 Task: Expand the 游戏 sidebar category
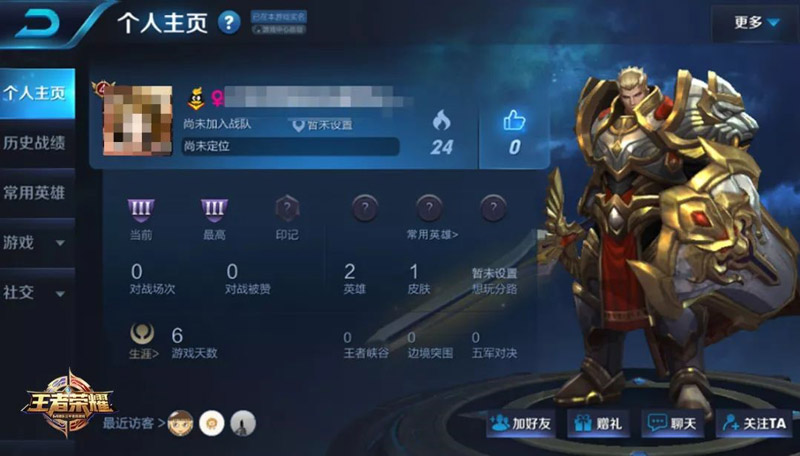tap(36, 242)
